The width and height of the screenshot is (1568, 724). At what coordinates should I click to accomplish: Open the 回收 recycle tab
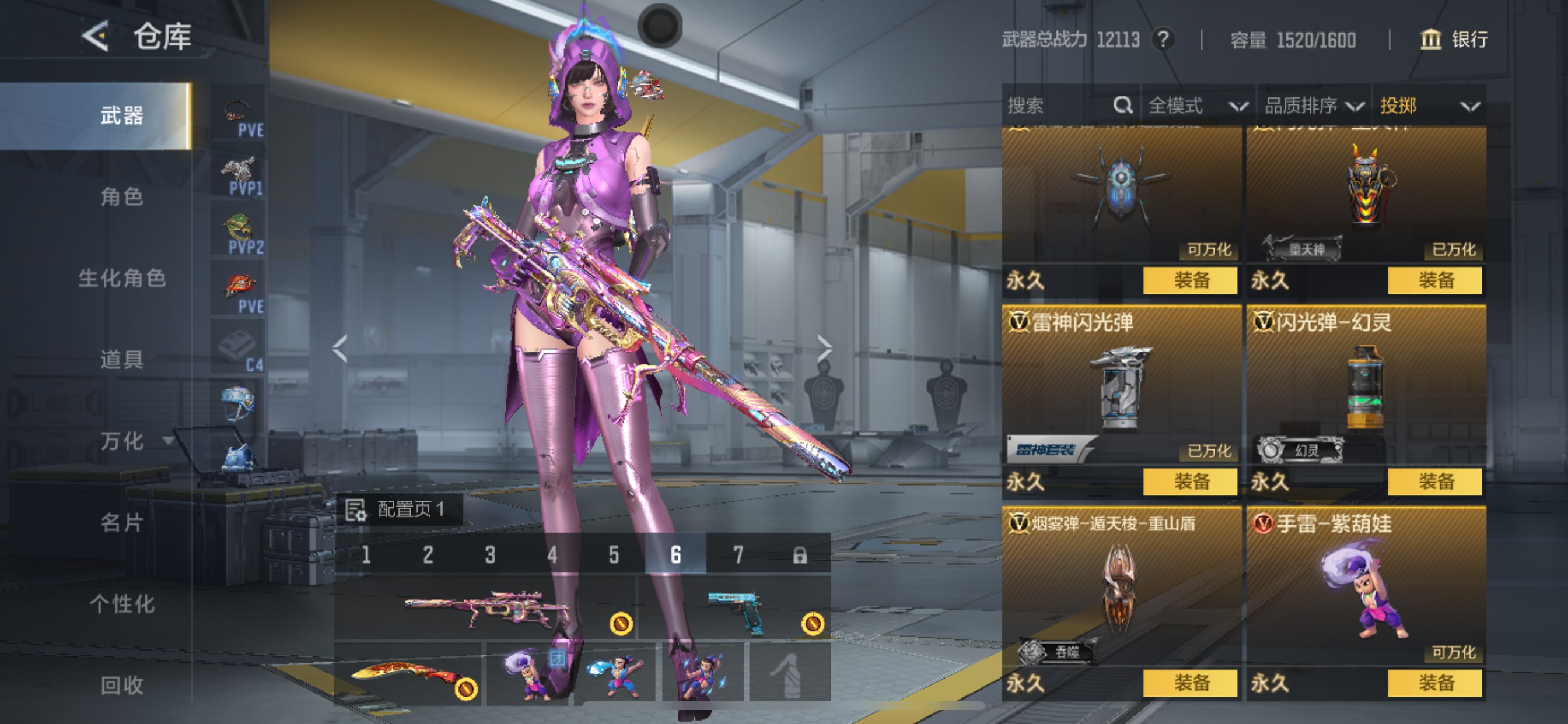coord(122,685)
